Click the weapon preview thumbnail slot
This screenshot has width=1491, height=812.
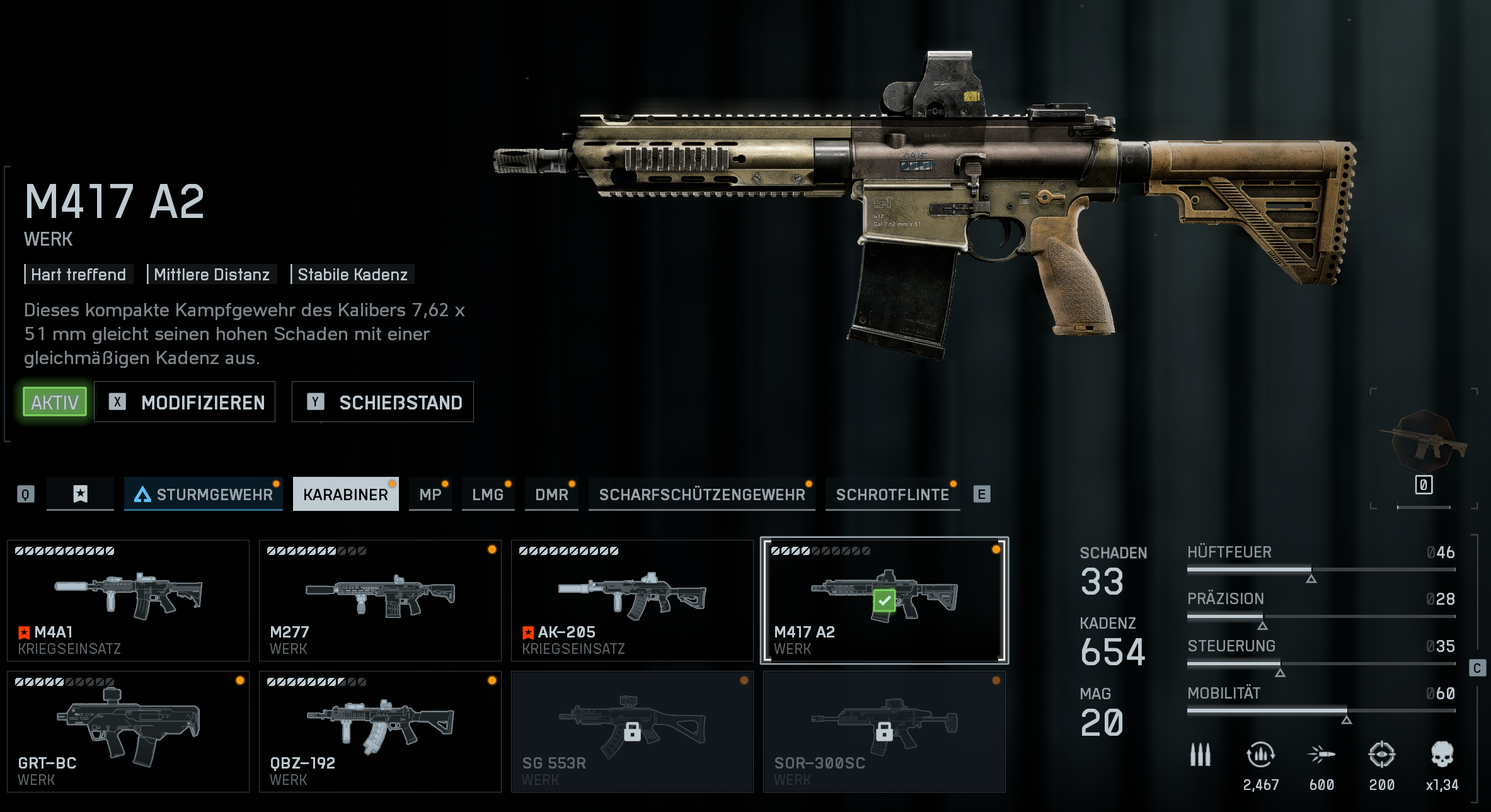(x=1424, y=447)
